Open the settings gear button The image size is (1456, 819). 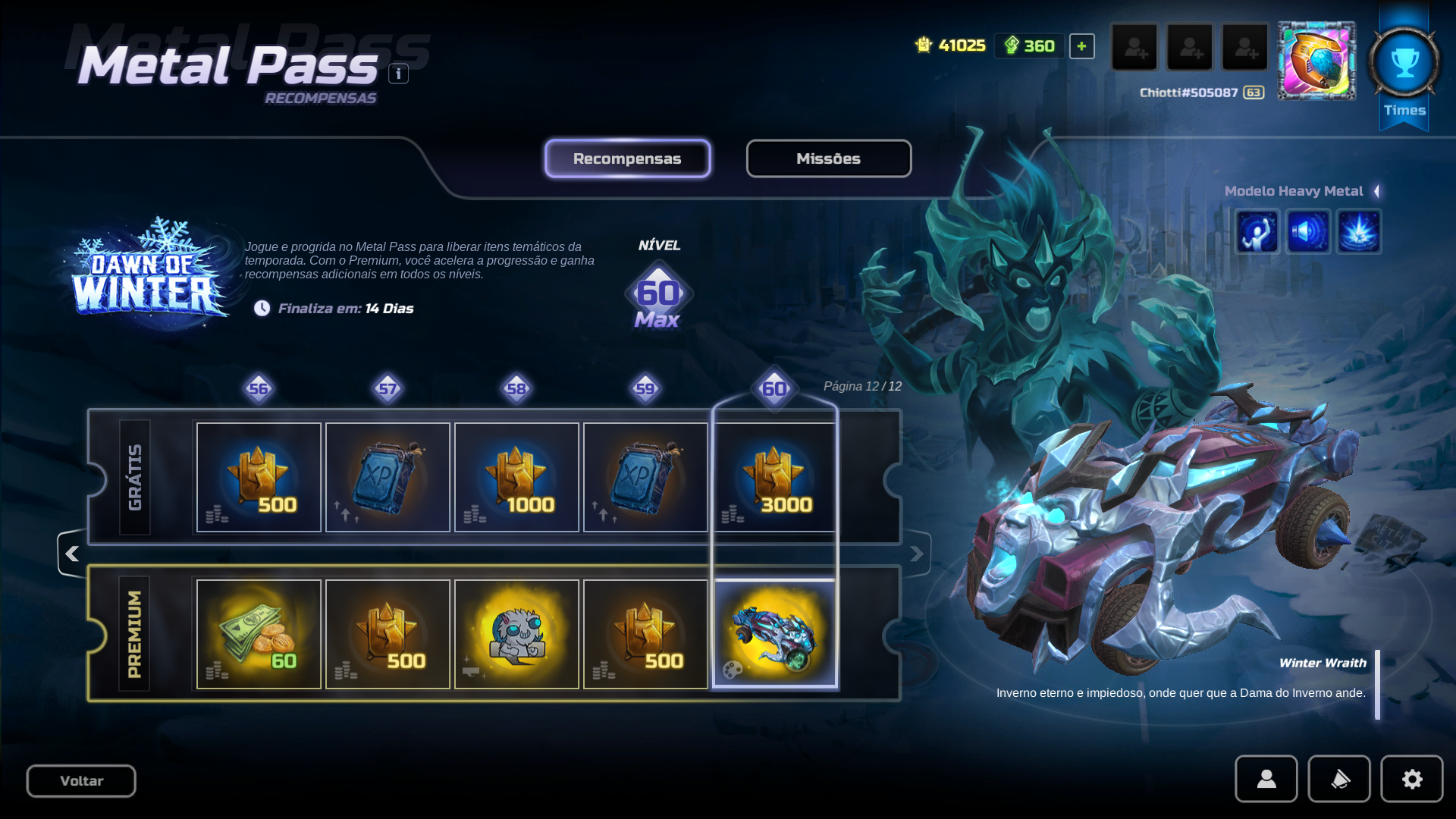(x=1411, y=779)
